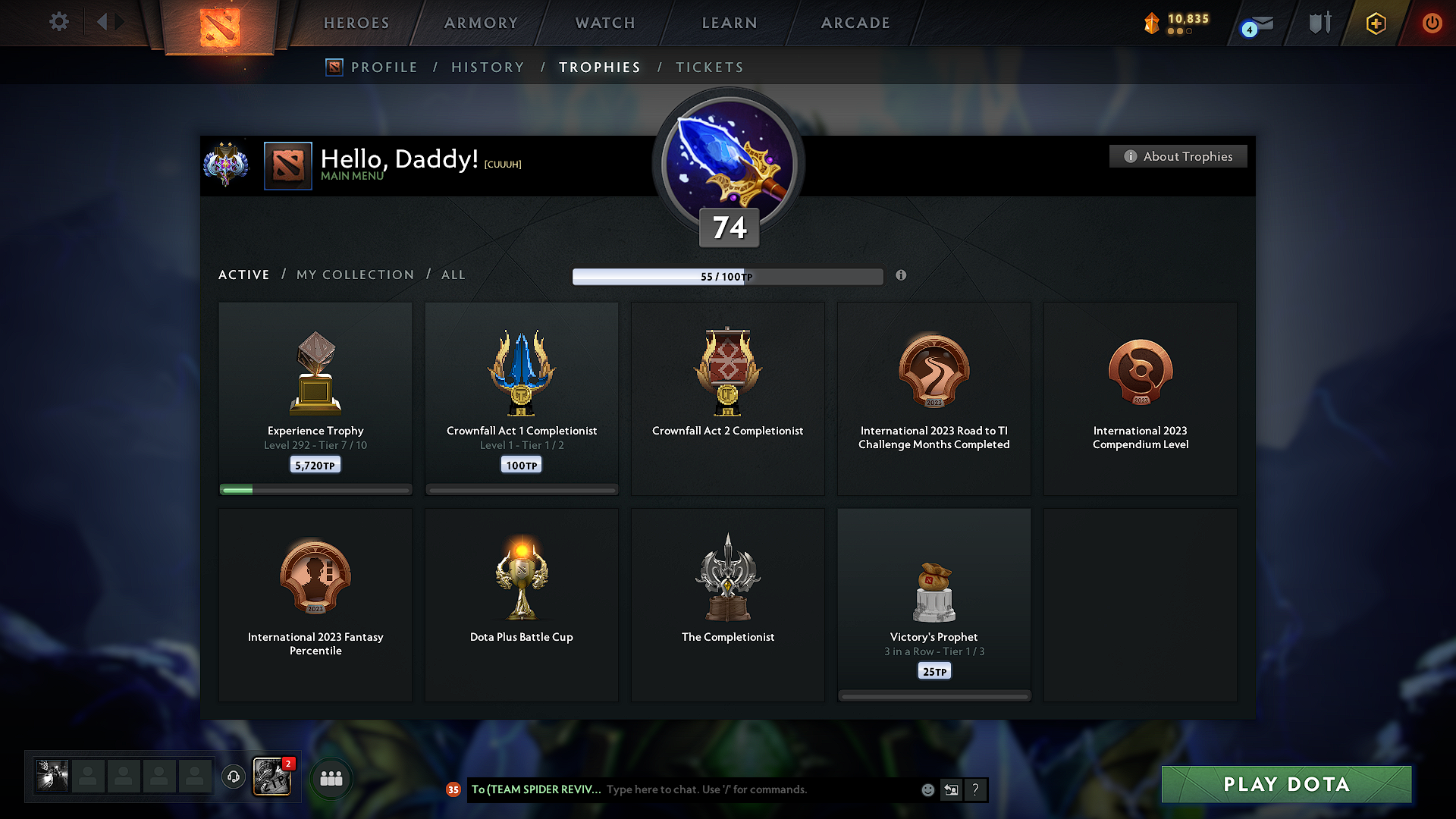The image size is (1456, 819).
Task: Open the ARCADE menu
Action: click(855, 23)
